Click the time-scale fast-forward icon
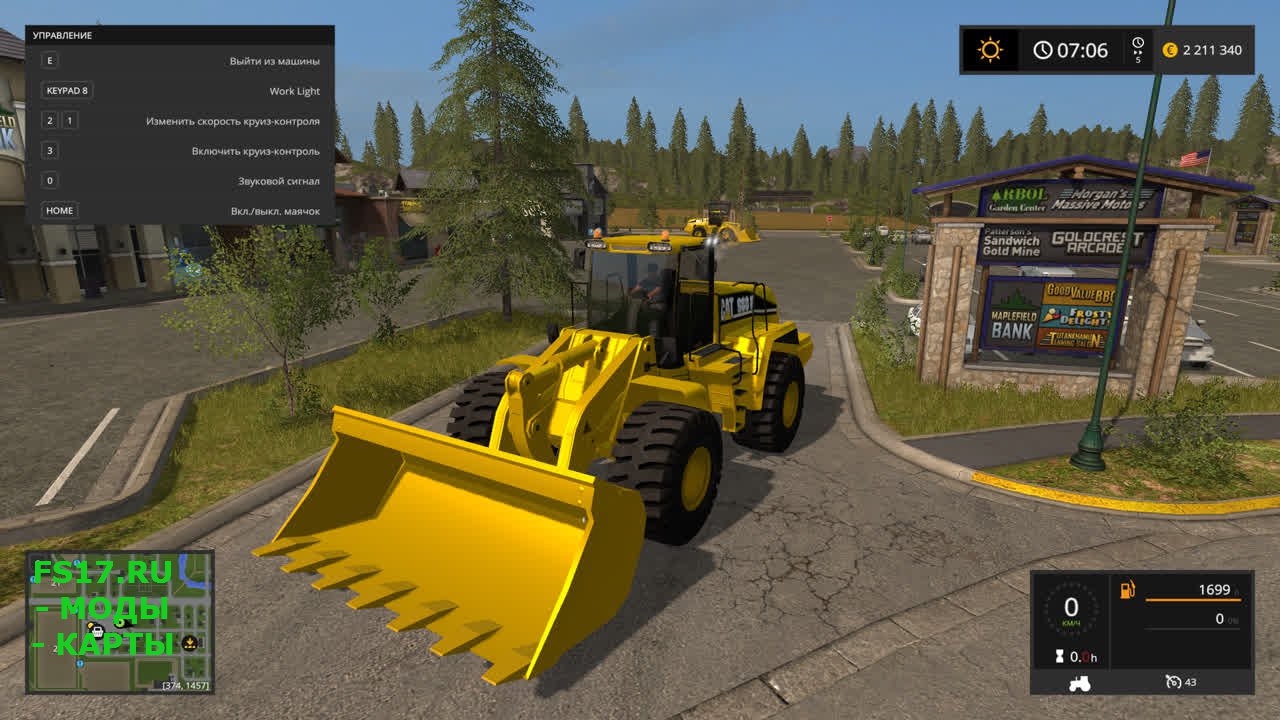The image size is (1280, 720). pyautogui.click(x=1138, y=44)
